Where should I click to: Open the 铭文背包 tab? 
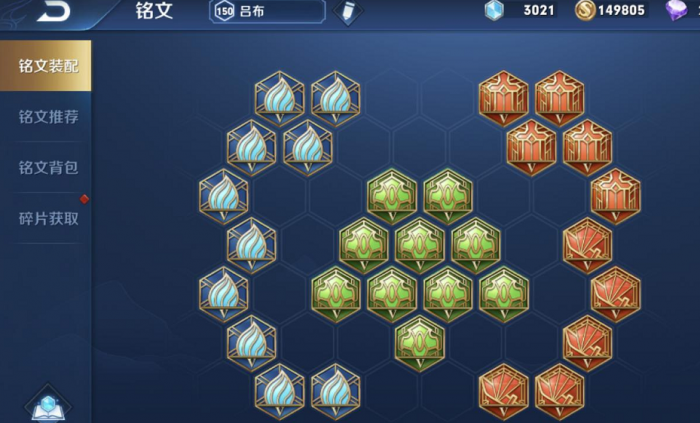pos(47,167)
